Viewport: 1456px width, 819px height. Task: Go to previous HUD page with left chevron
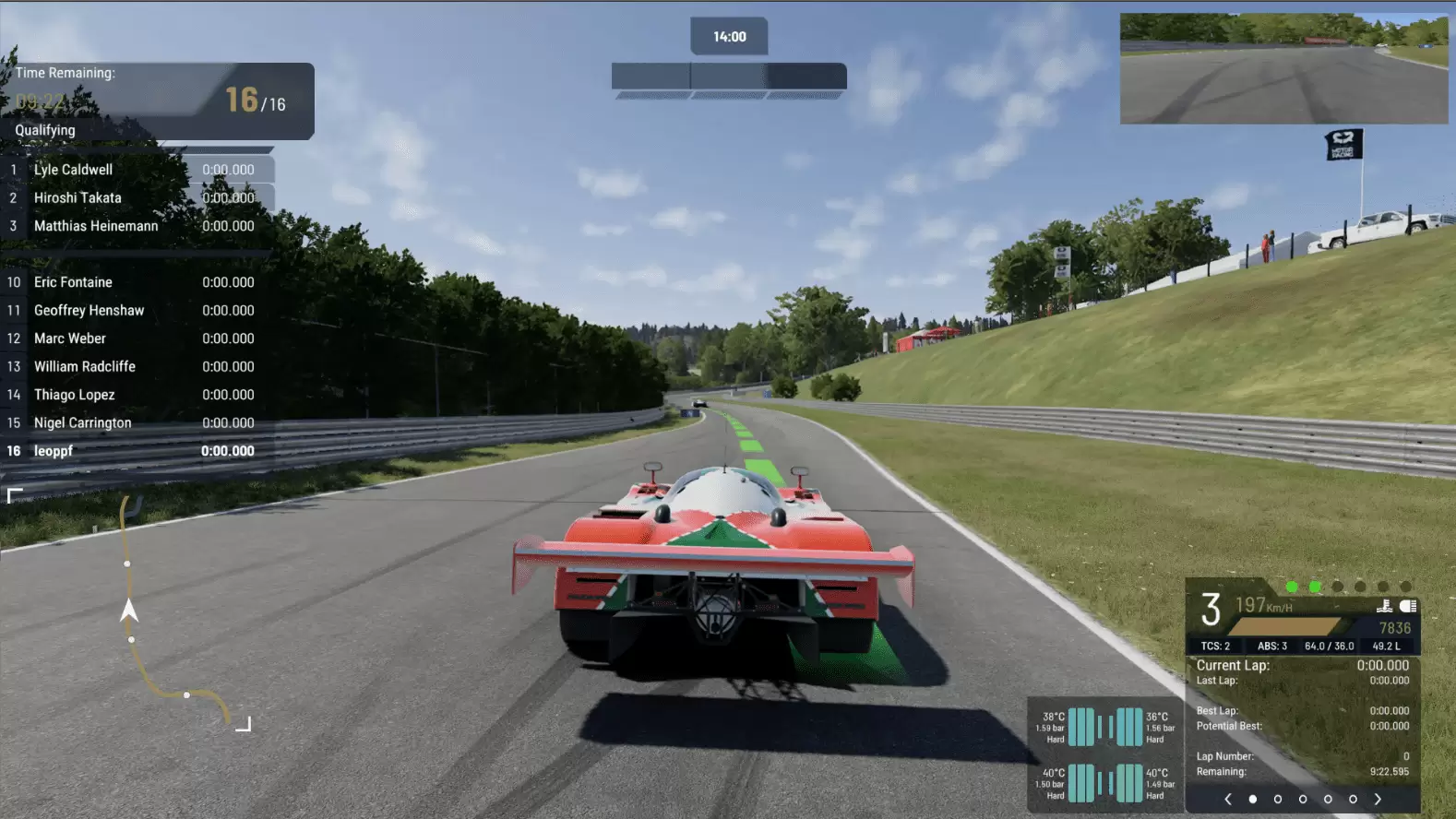[1227, 799]
